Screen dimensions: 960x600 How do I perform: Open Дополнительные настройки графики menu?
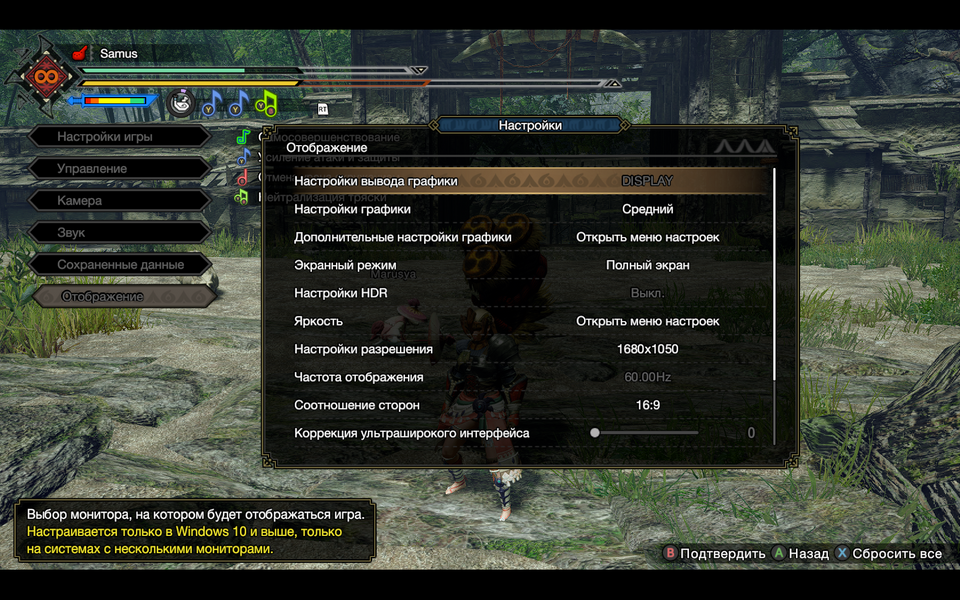click(x=647, y=237)
